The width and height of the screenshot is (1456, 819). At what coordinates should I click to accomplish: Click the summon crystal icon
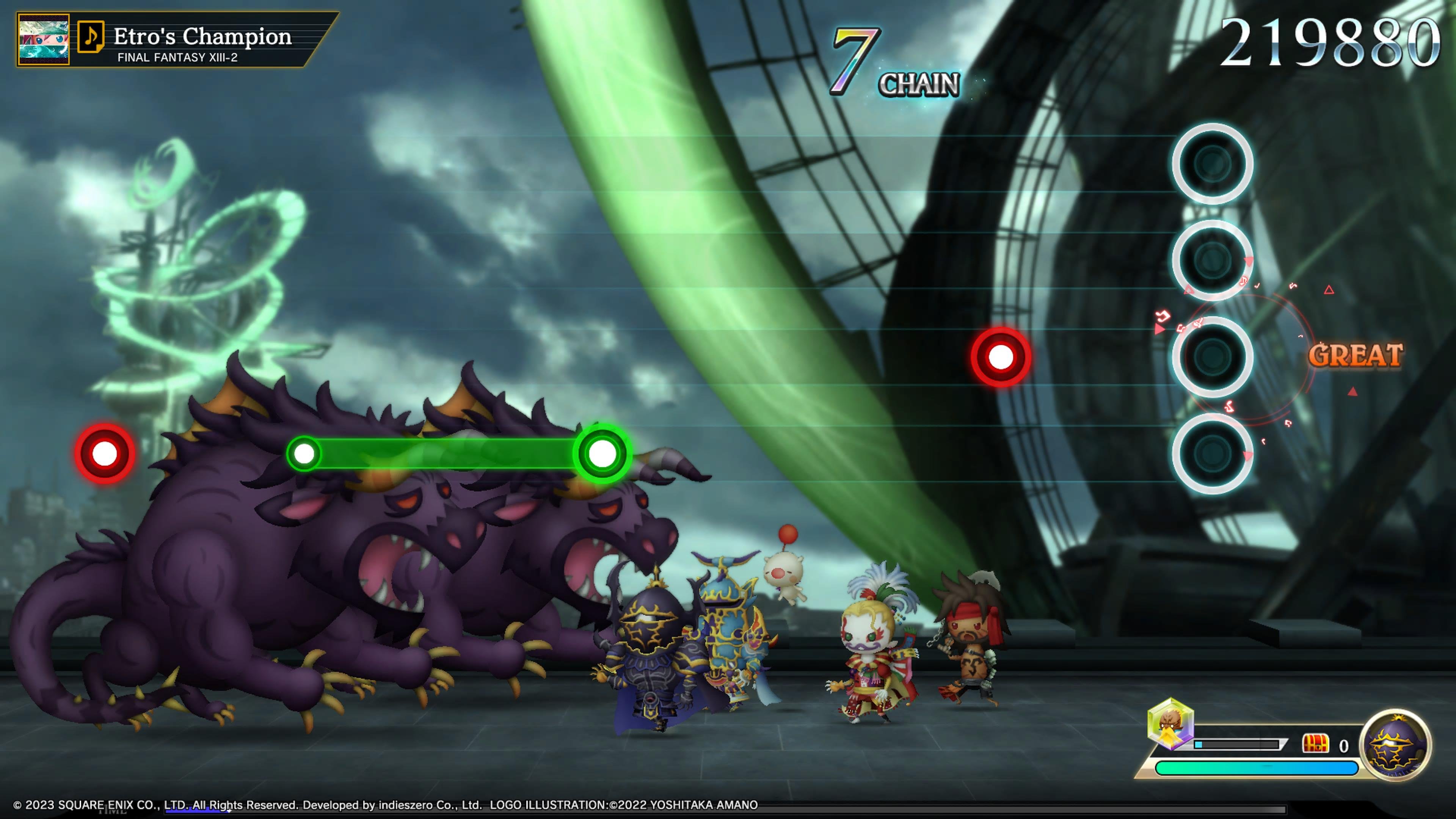[x=1170, y=725]
